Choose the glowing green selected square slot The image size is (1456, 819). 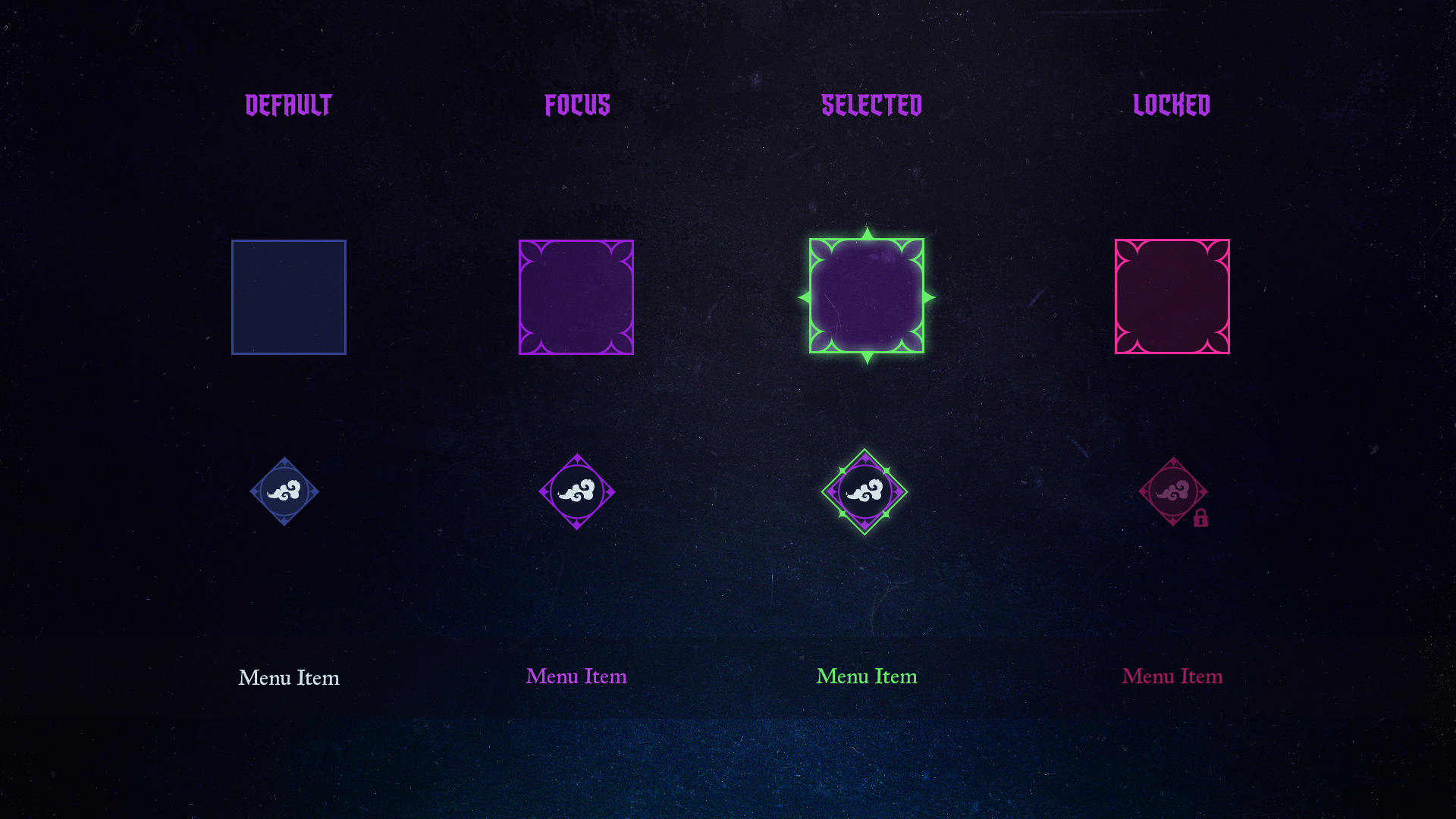[867, 297]
